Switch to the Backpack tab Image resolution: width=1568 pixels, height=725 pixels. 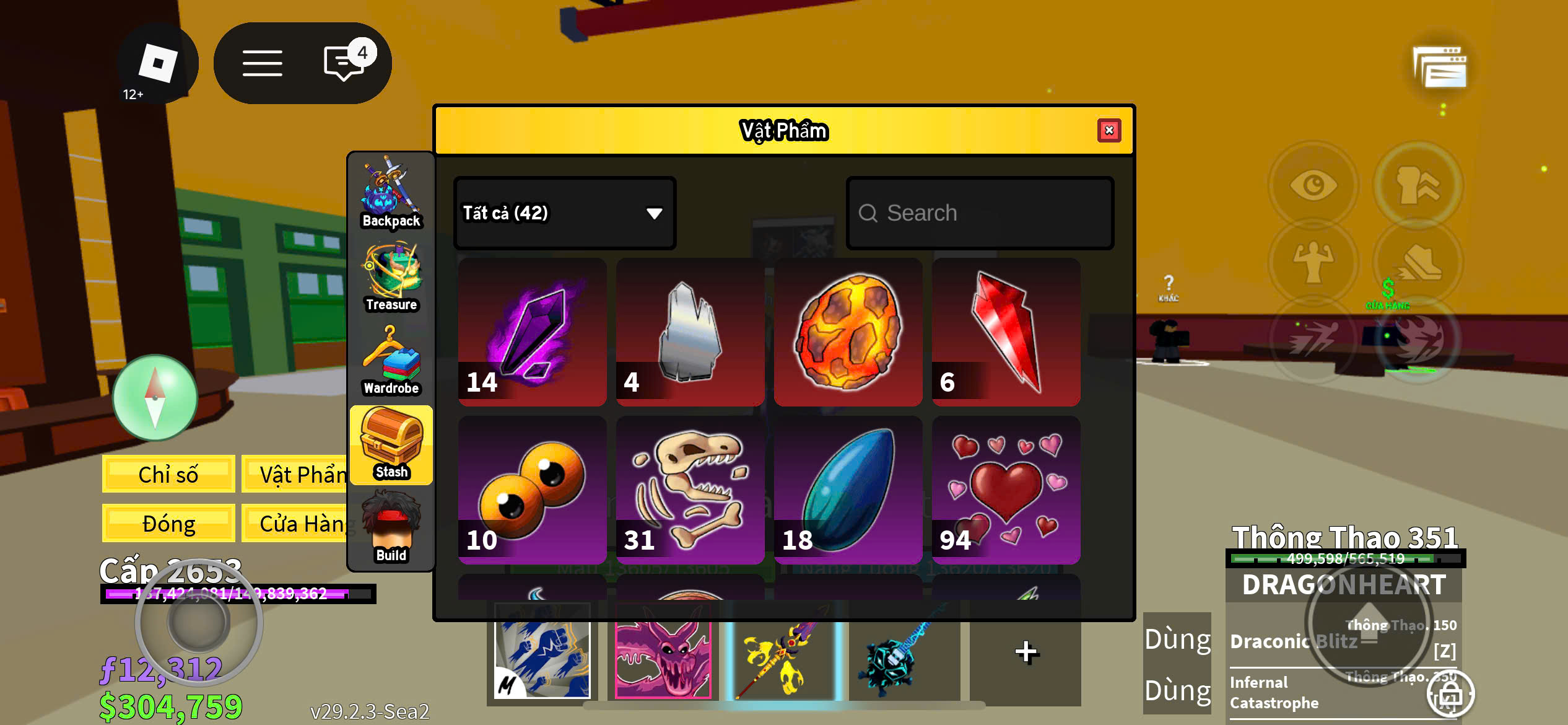pyautogui.click(x=391, y=193)
